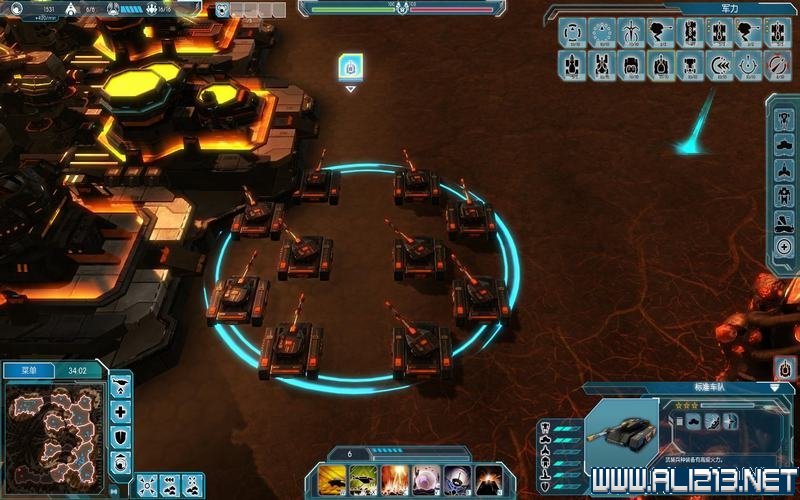Click the circular swirl command button

click(121, 462)
